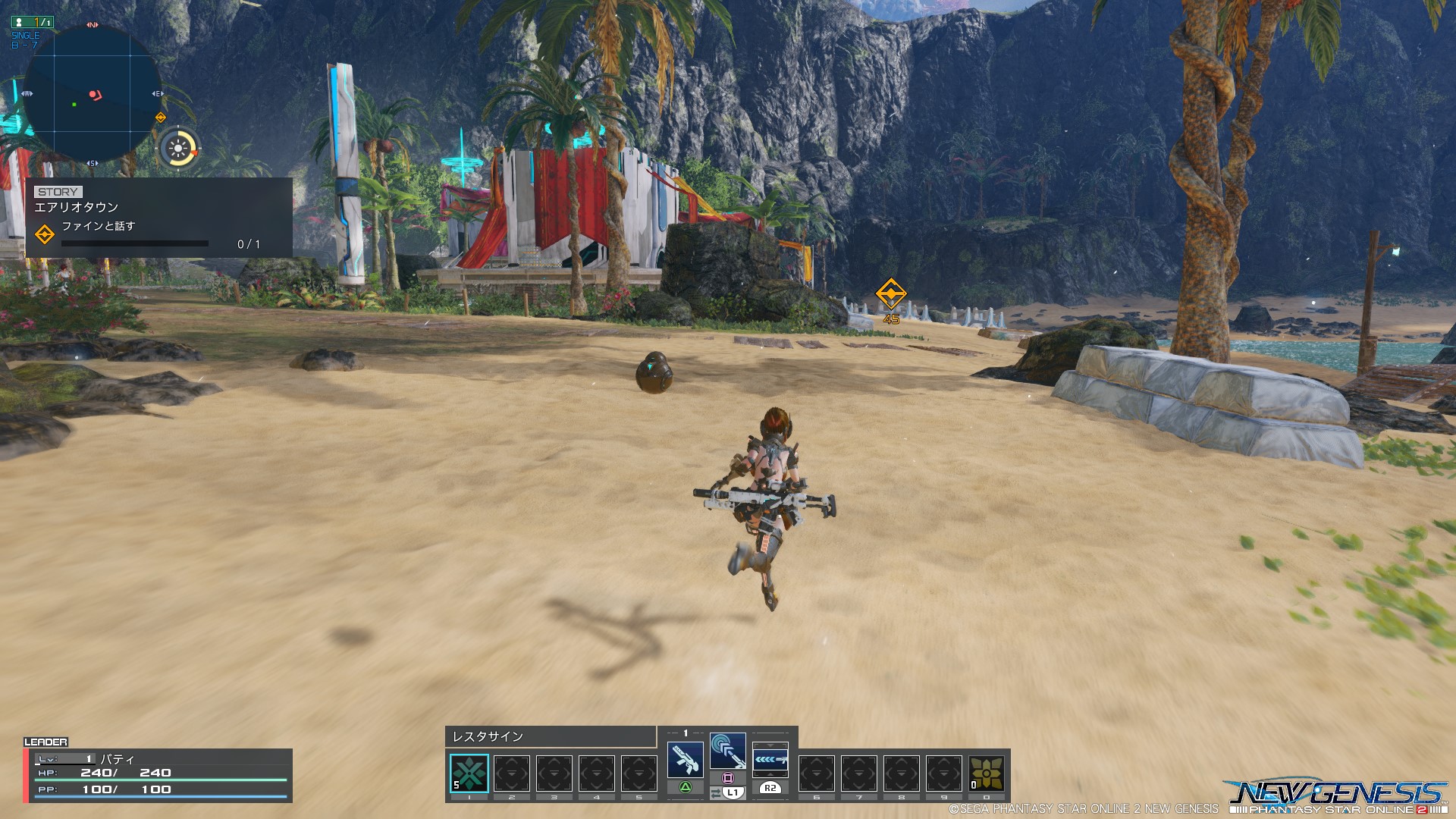Activate the assault rifle normal attack icon
Screen dimensions: 1456x819
(685, 758)
